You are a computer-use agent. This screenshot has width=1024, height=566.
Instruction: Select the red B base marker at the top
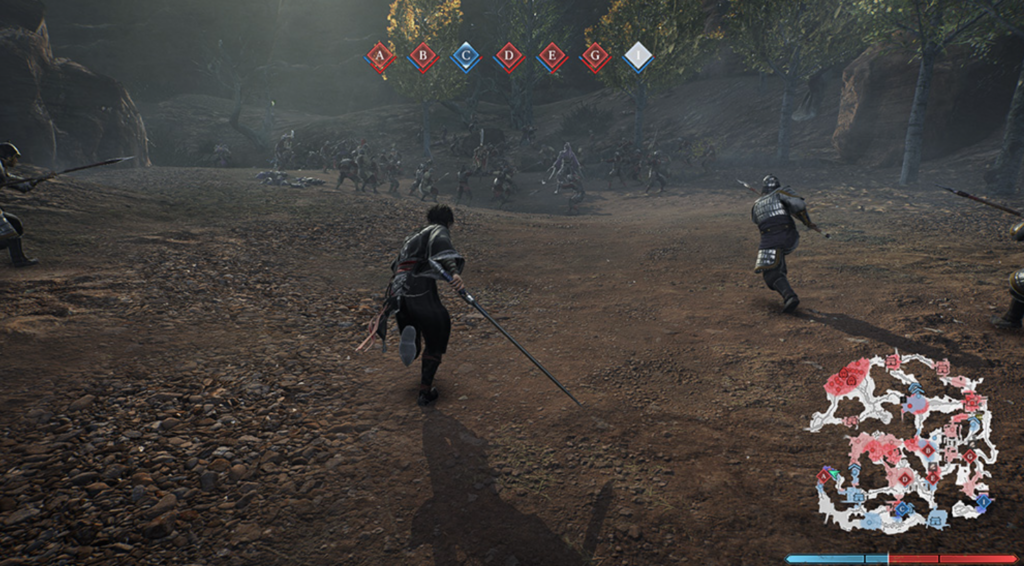(423, 57)
